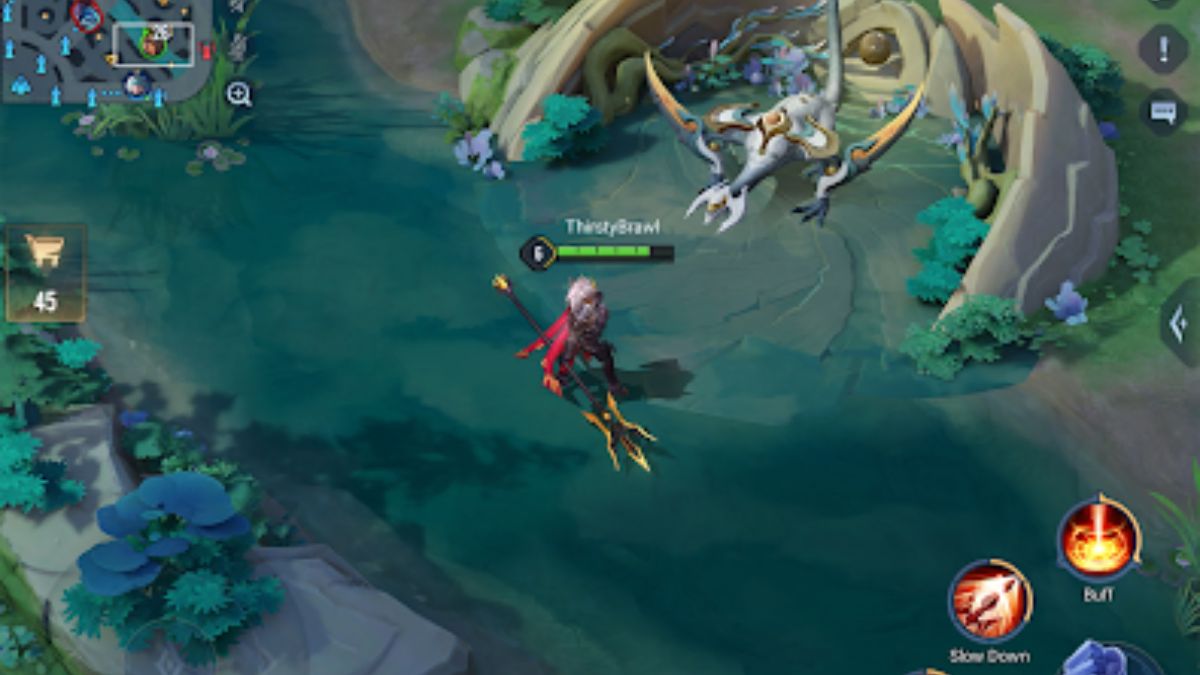The width and height of the screenshot is (1200, 675).
Task: Click the minimap
Action: pyautogui.click(x=105, y=50)
